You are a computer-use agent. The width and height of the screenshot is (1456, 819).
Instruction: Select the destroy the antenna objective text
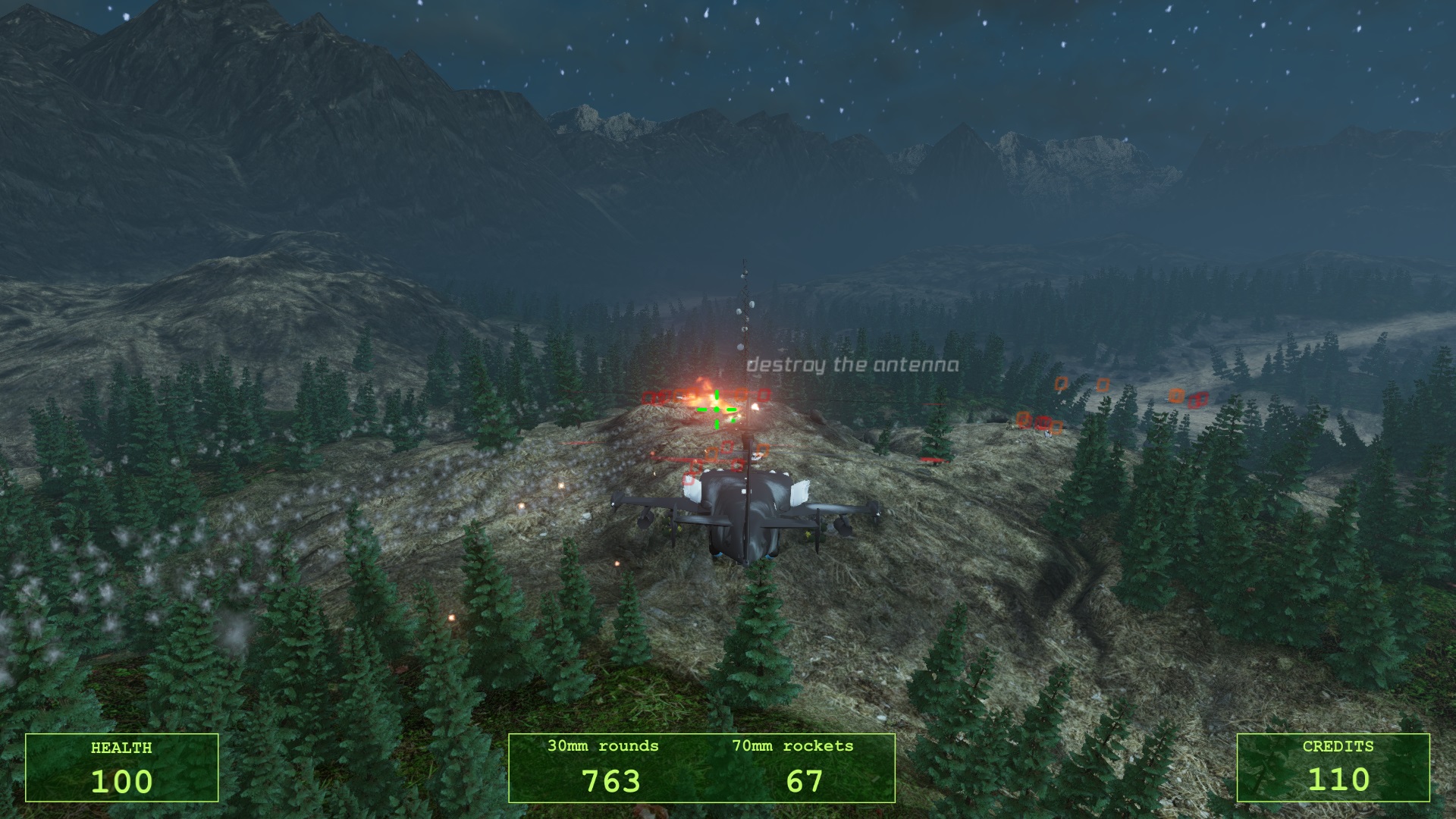point(853,364)
